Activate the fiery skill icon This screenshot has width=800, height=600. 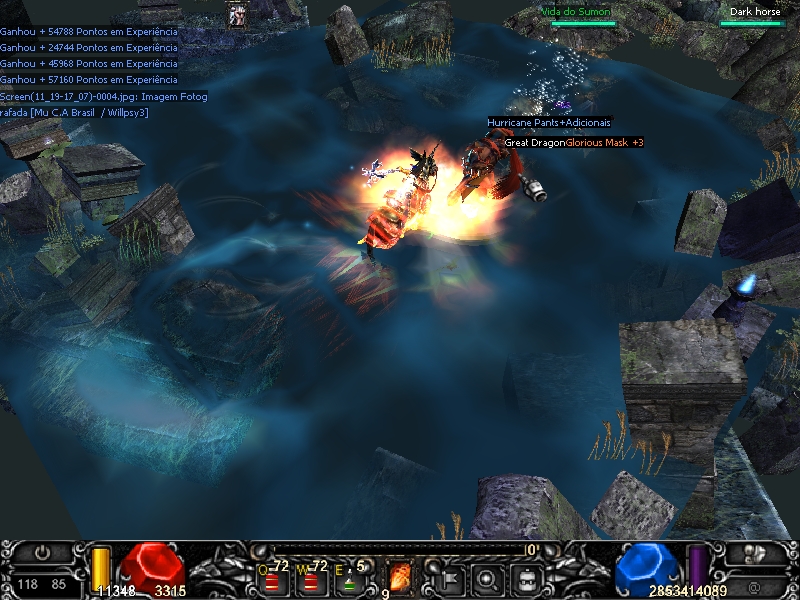point(399,577)
